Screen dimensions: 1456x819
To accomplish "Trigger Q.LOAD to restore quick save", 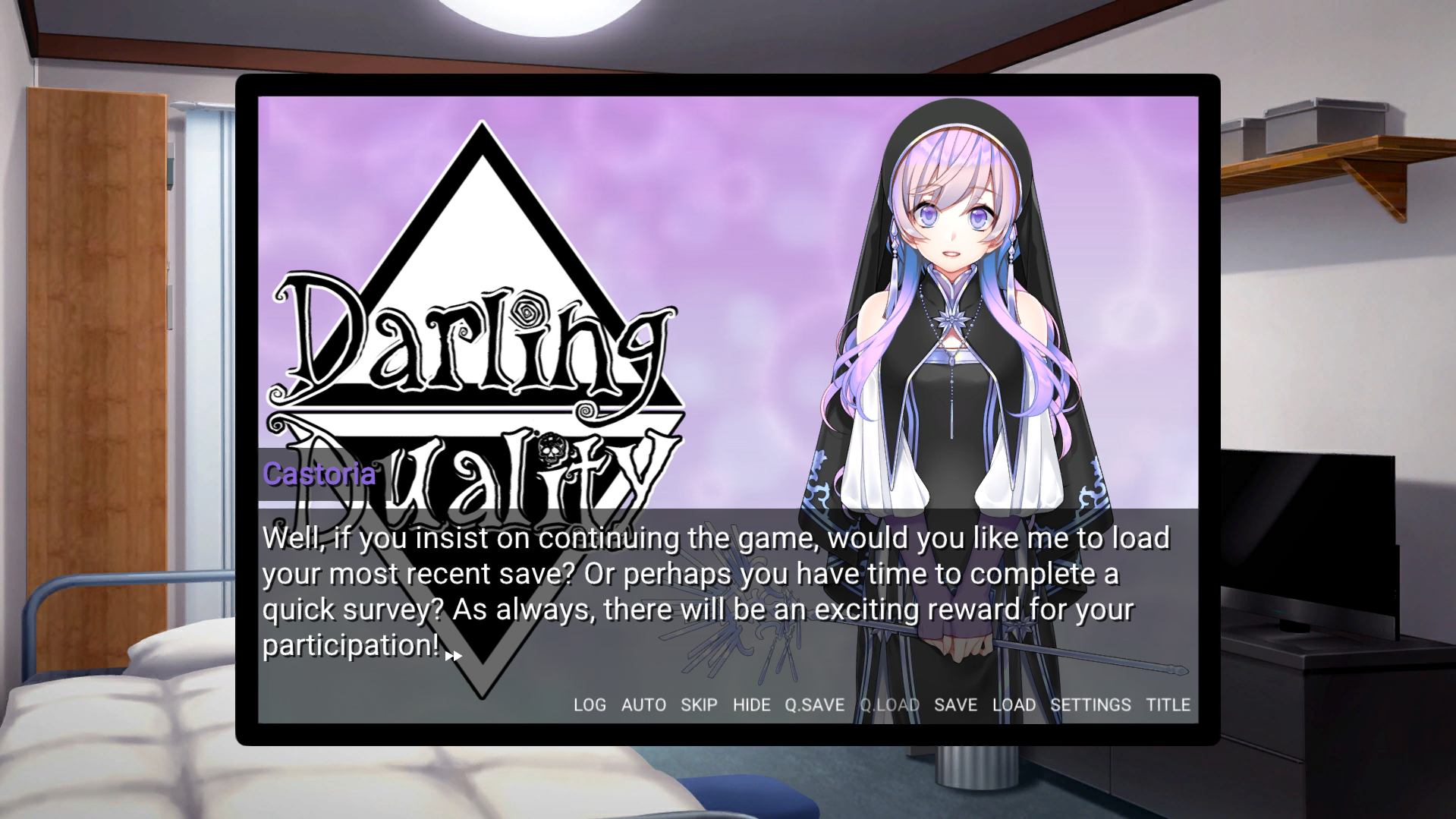I will 891,704.
